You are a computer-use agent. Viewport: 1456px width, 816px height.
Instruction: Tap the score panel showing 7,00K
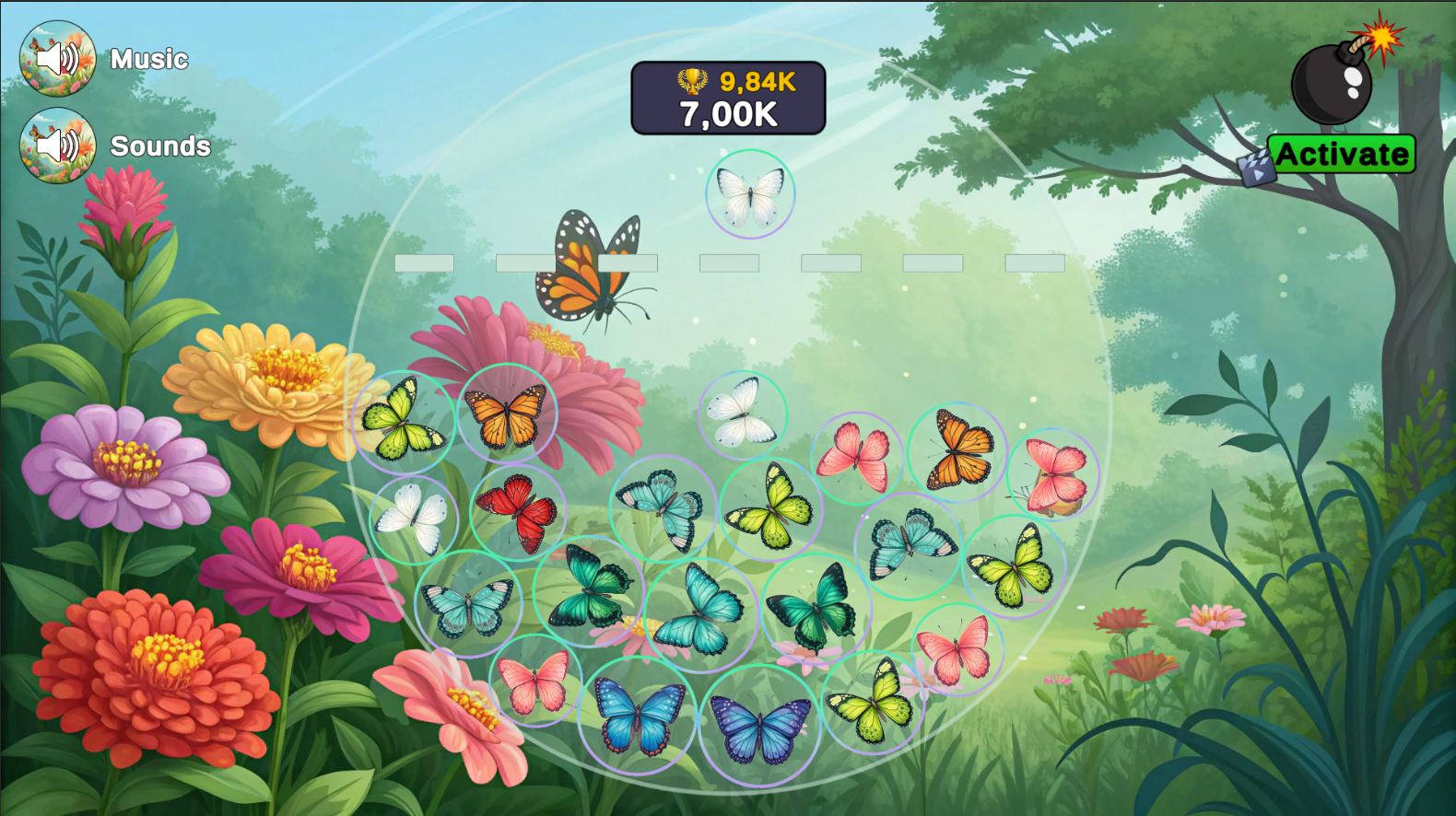click(x=728, y=114)
